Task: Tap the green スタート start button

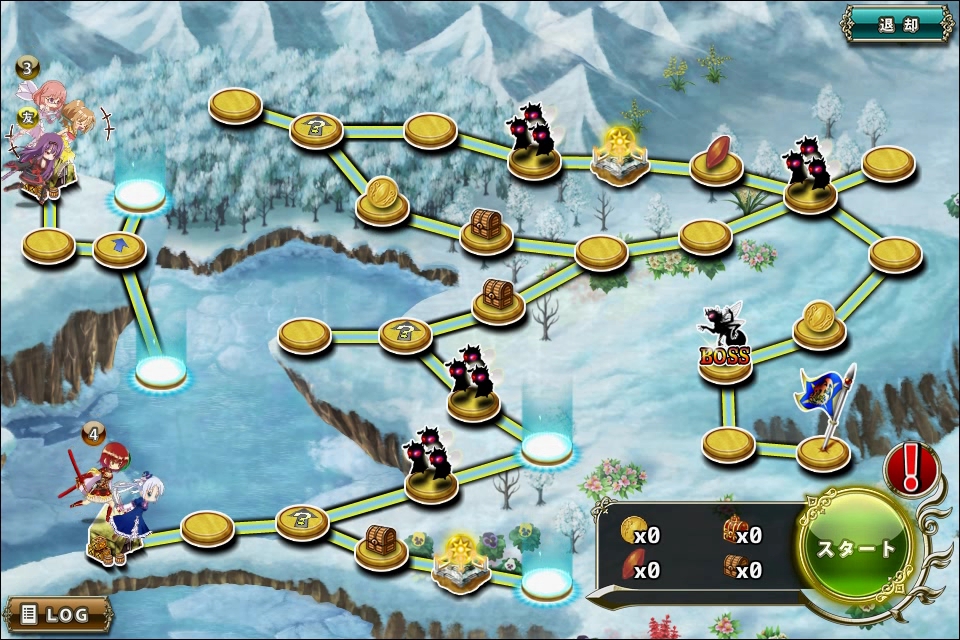Action: 857,549
